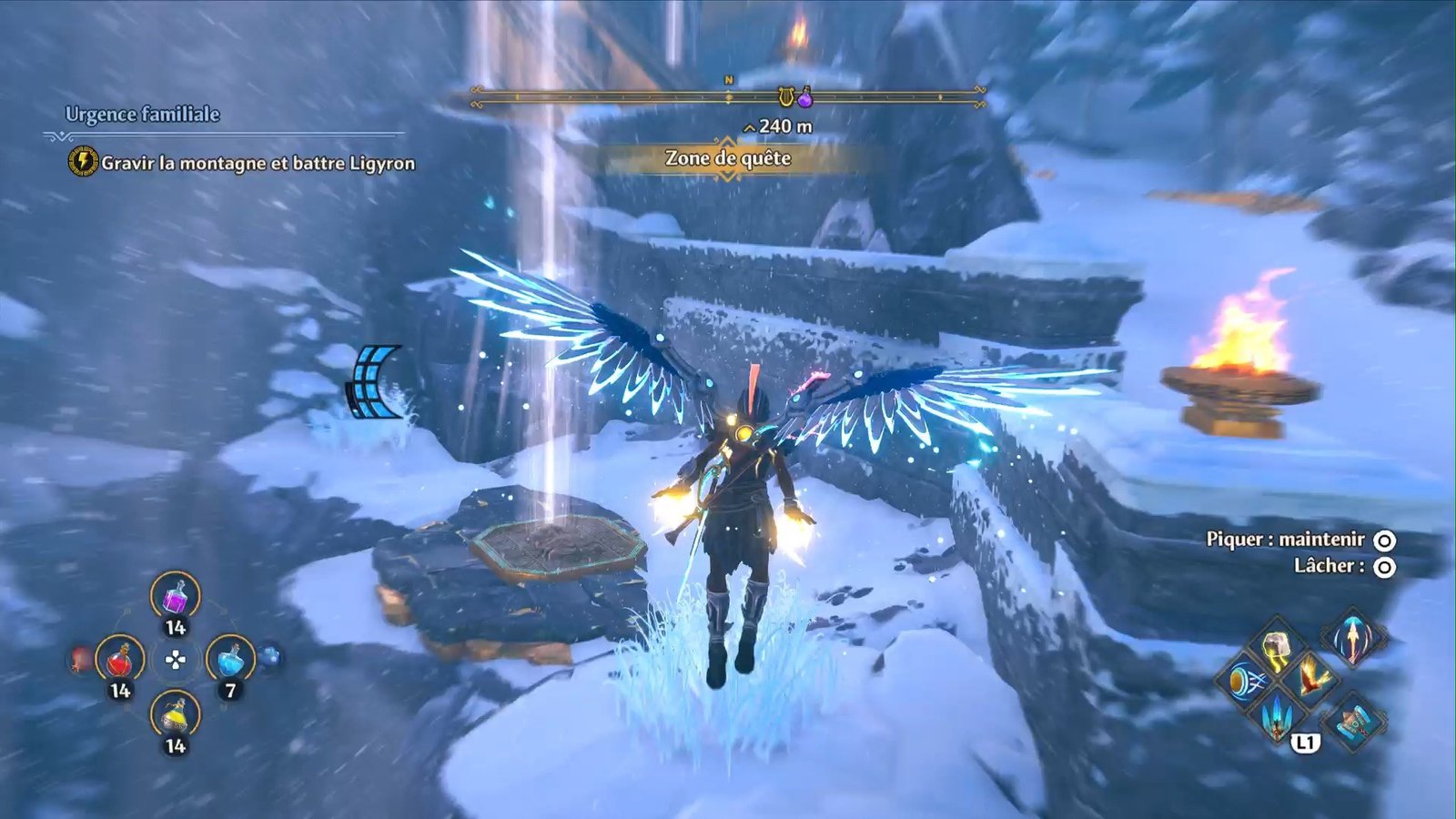Open the Urgence familiale quest tracker
The height and width of the screenshot is (819, 1456).
tap(142, 115)
